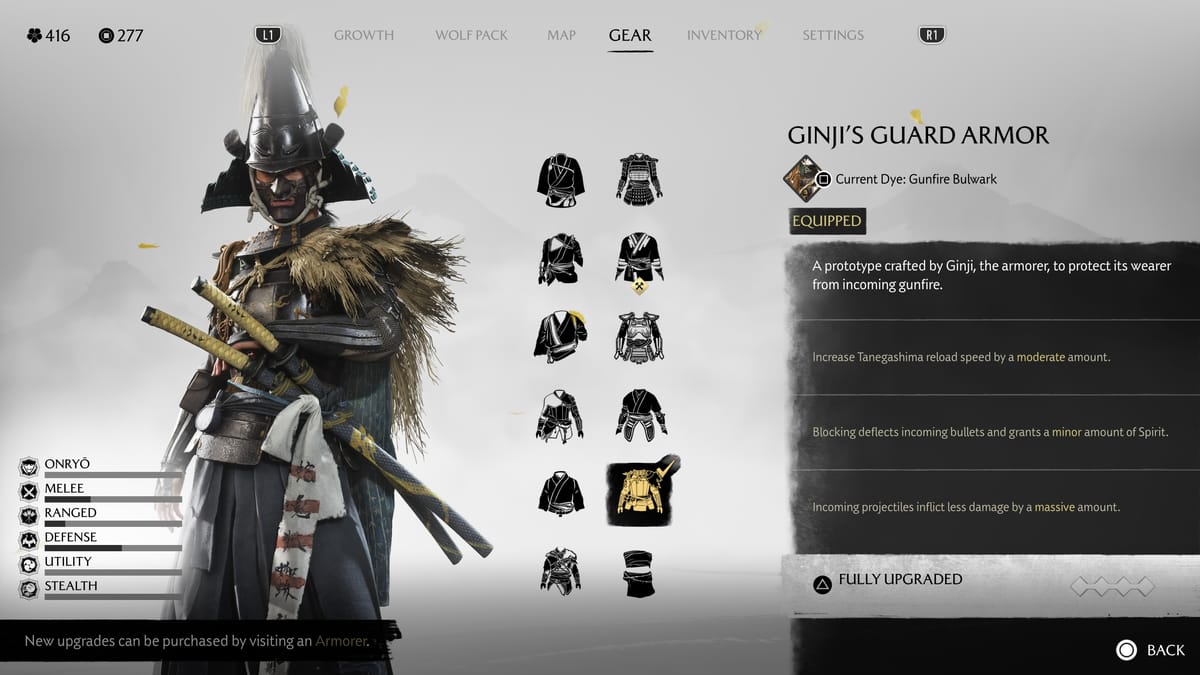Select the equipped gold Ginji's Guard armor
The image size is (1200, 675).
(640, 493)
